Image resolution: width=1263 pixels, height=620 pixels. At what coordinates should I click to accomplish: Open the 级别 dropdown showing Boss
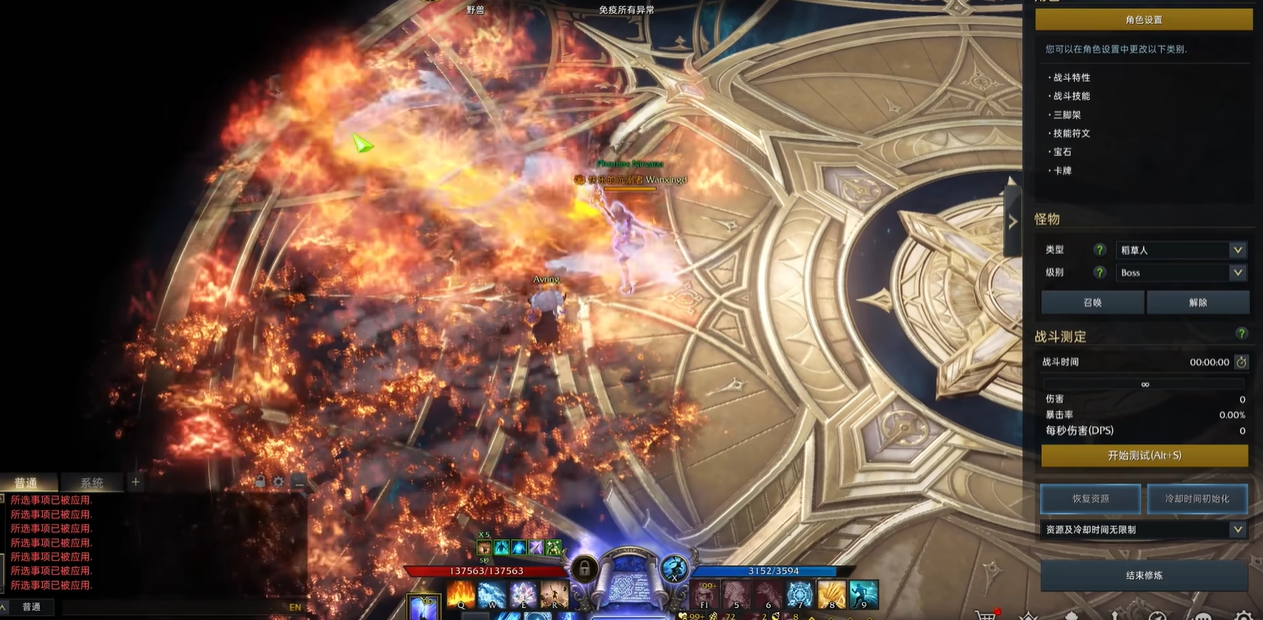1181,273
